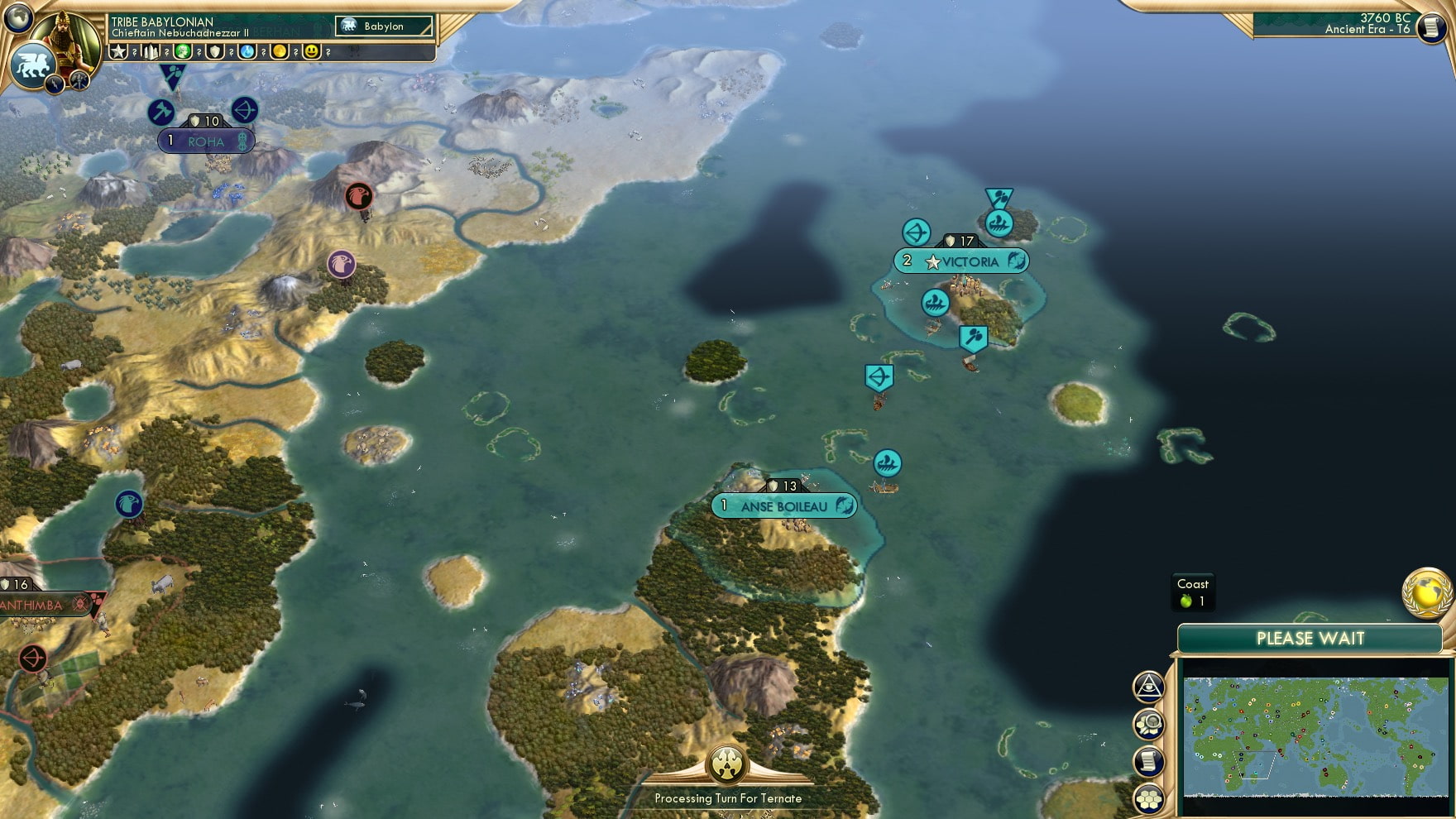Click the Coast tile yield panel
Image resolution: width=1456 pixels, height=819 pixels.
[1192, 591]
